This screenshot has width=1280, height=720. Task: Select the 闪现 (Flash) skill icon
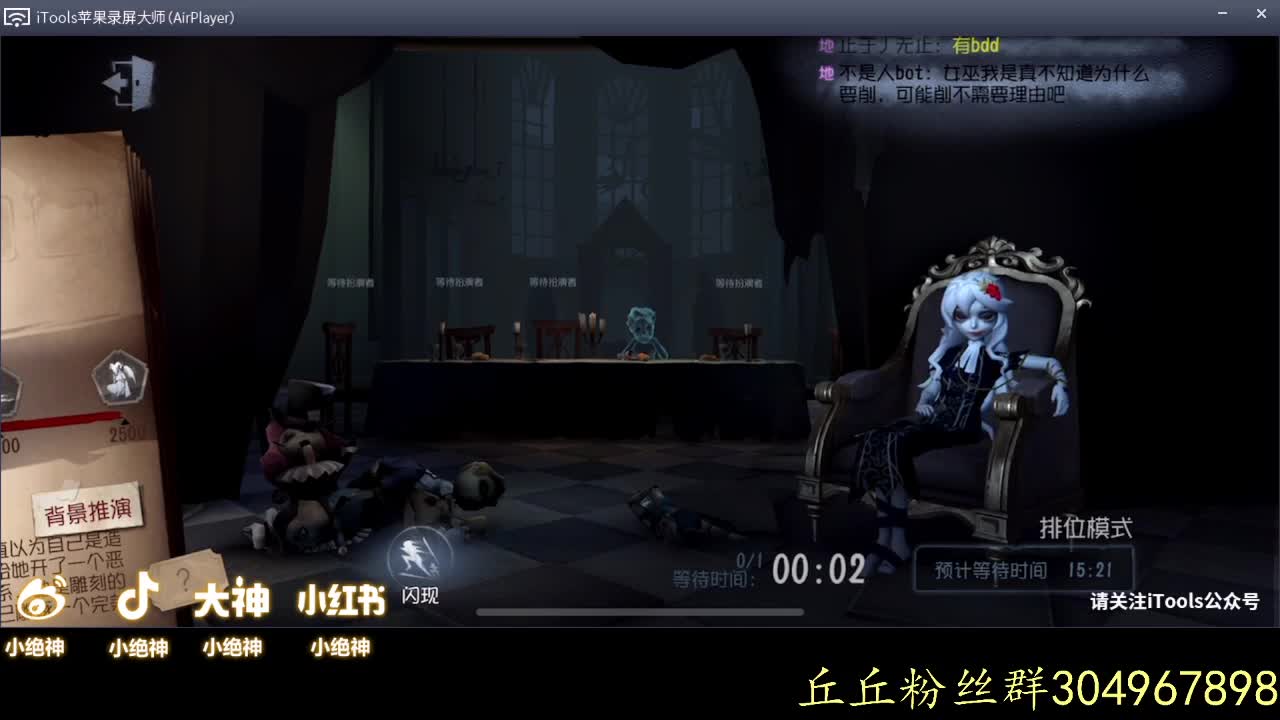coord(418,553)
